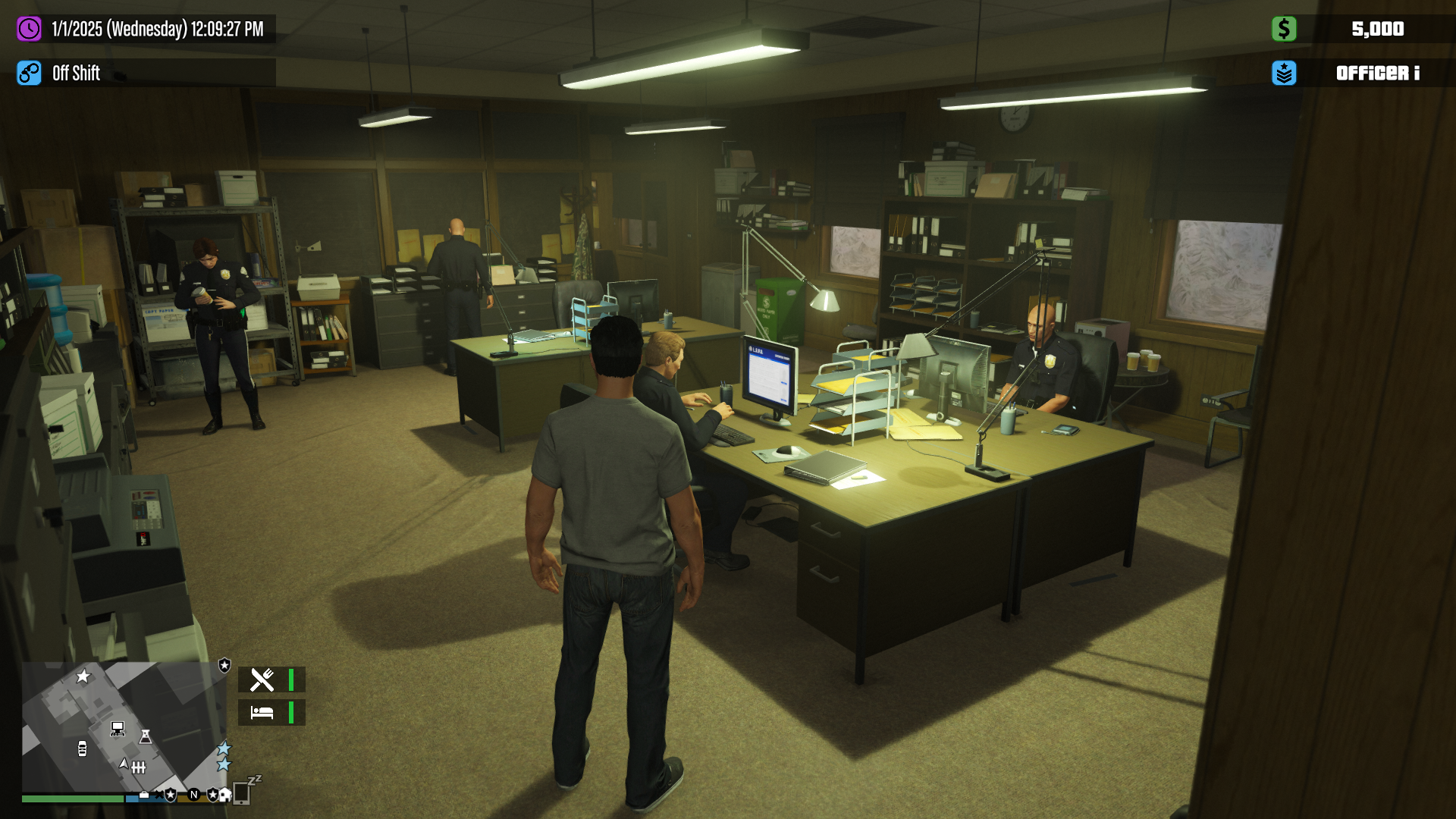Screen dimensions: 1456x819
Task: Open the Officer I rank badge icon
Action: 1283,74
